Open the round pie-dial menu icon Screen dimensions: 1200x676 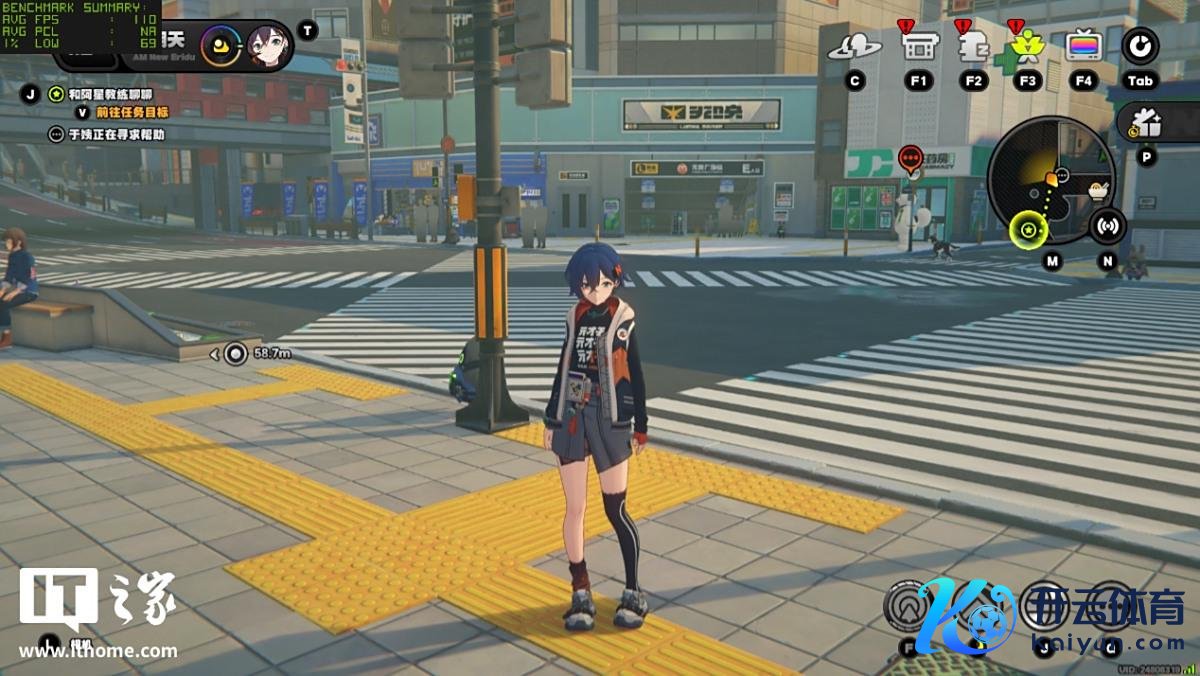coord(1139,45)
